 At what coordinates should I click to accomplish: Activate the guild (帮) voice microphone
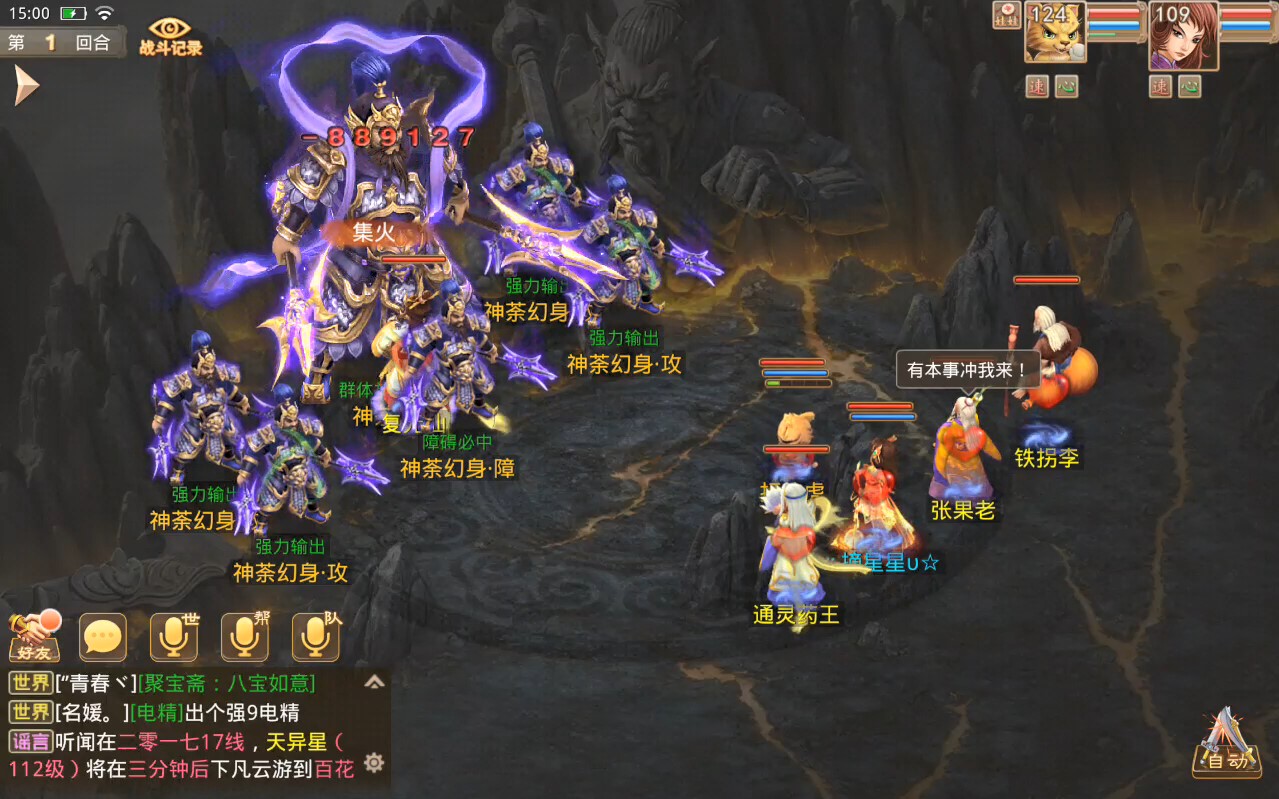(245, 637)
